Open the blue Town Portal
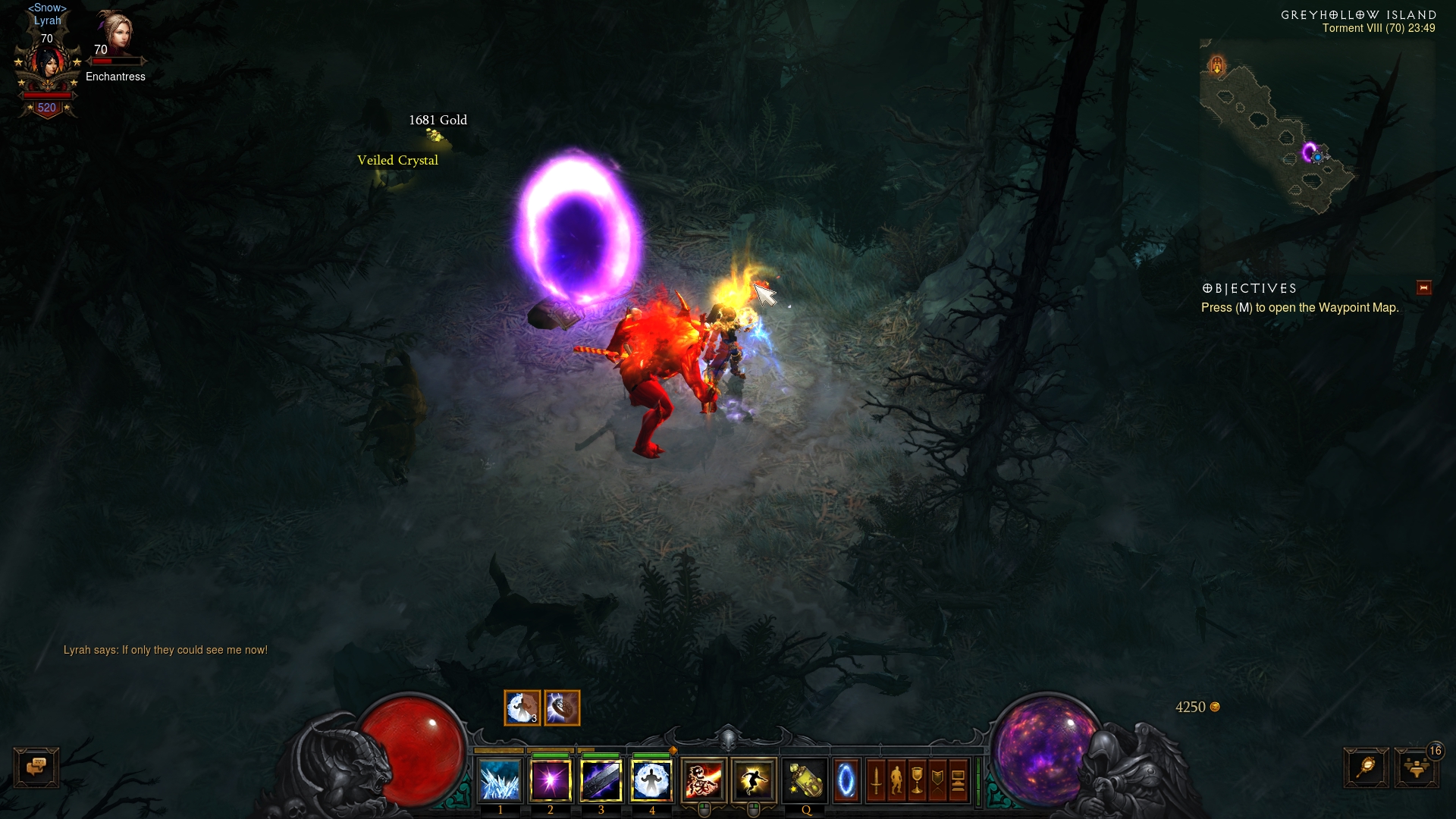 pos(846,780)
